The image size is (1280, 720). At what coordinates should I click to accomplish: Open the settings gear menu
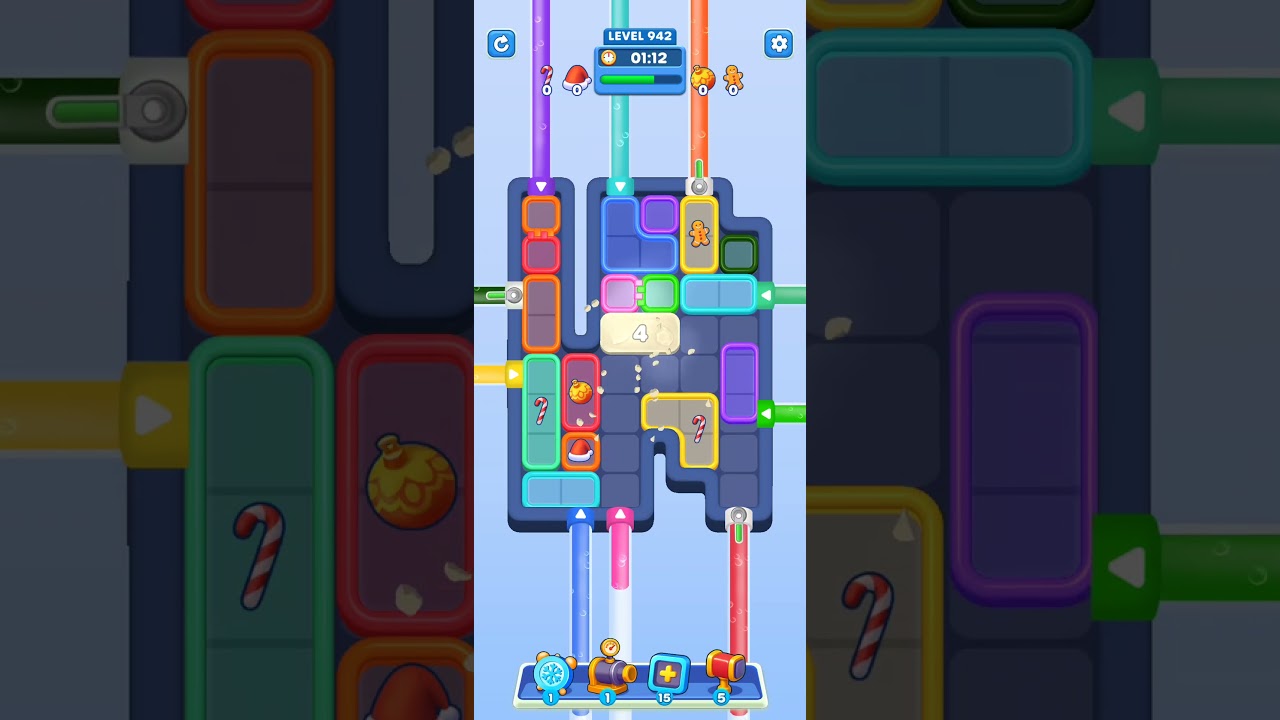[778, 44]
